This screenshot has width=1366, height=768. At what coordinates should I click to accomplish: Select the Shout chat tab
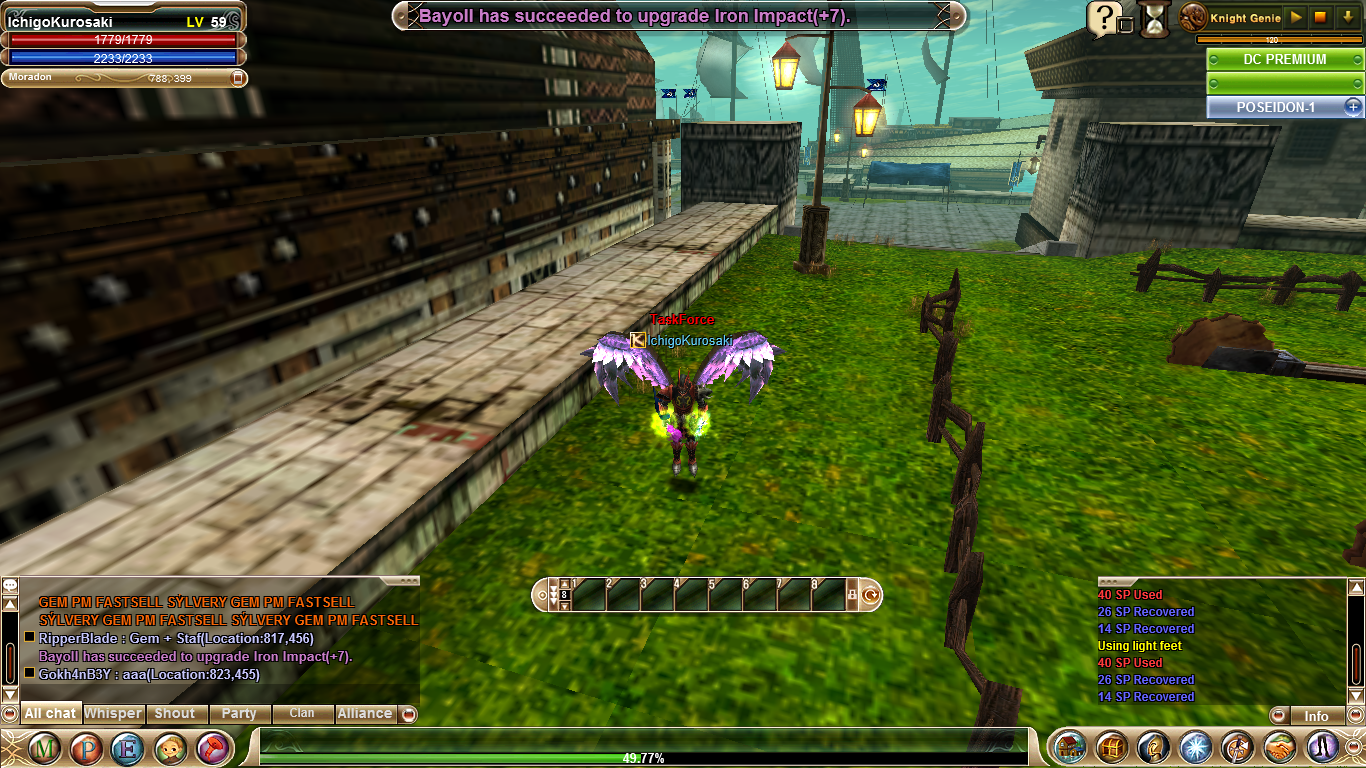coord(175,713)
